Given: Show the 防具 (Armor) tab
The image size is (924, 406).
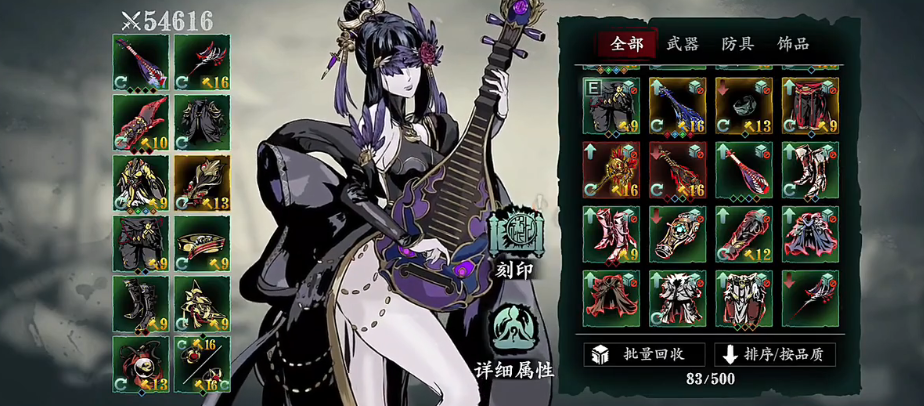Looking at the screenshot, I should 738,43.
